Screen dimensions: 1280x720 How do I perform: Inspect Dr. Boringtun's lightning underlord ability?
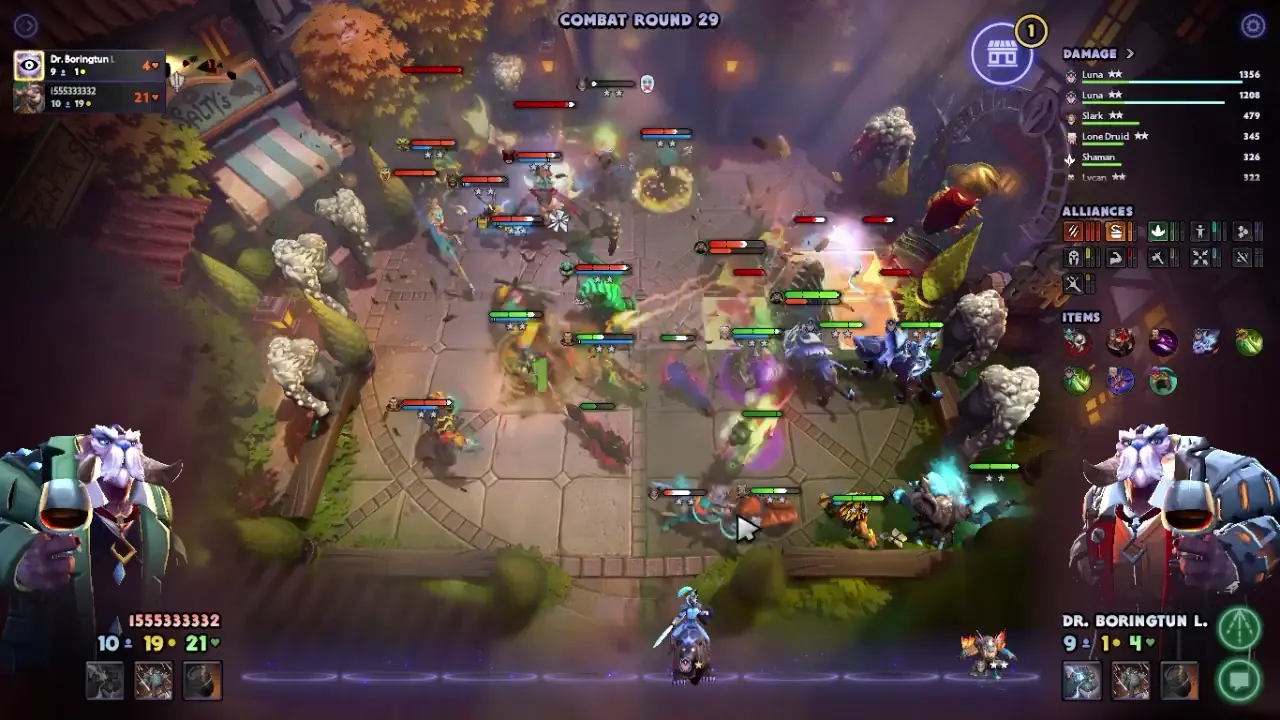(1083, 681)
